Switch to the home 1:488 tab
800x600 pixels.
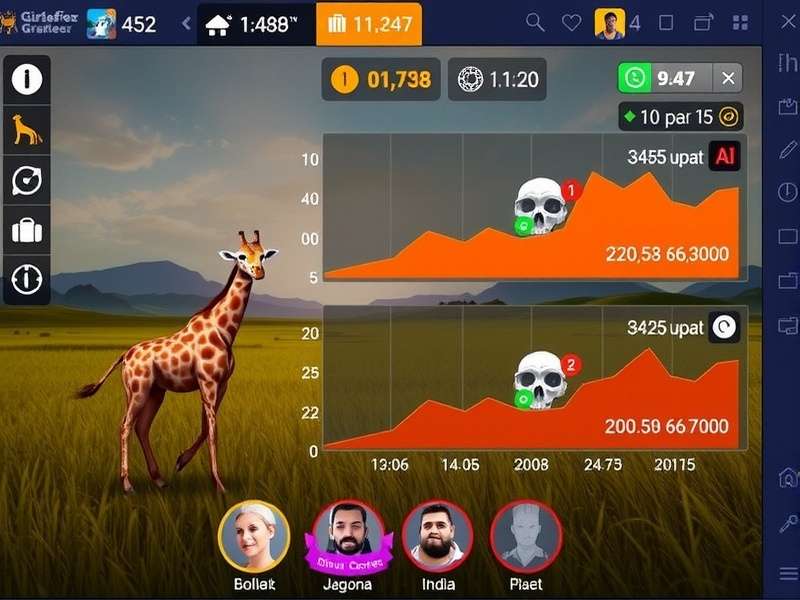tap(256, 25)
